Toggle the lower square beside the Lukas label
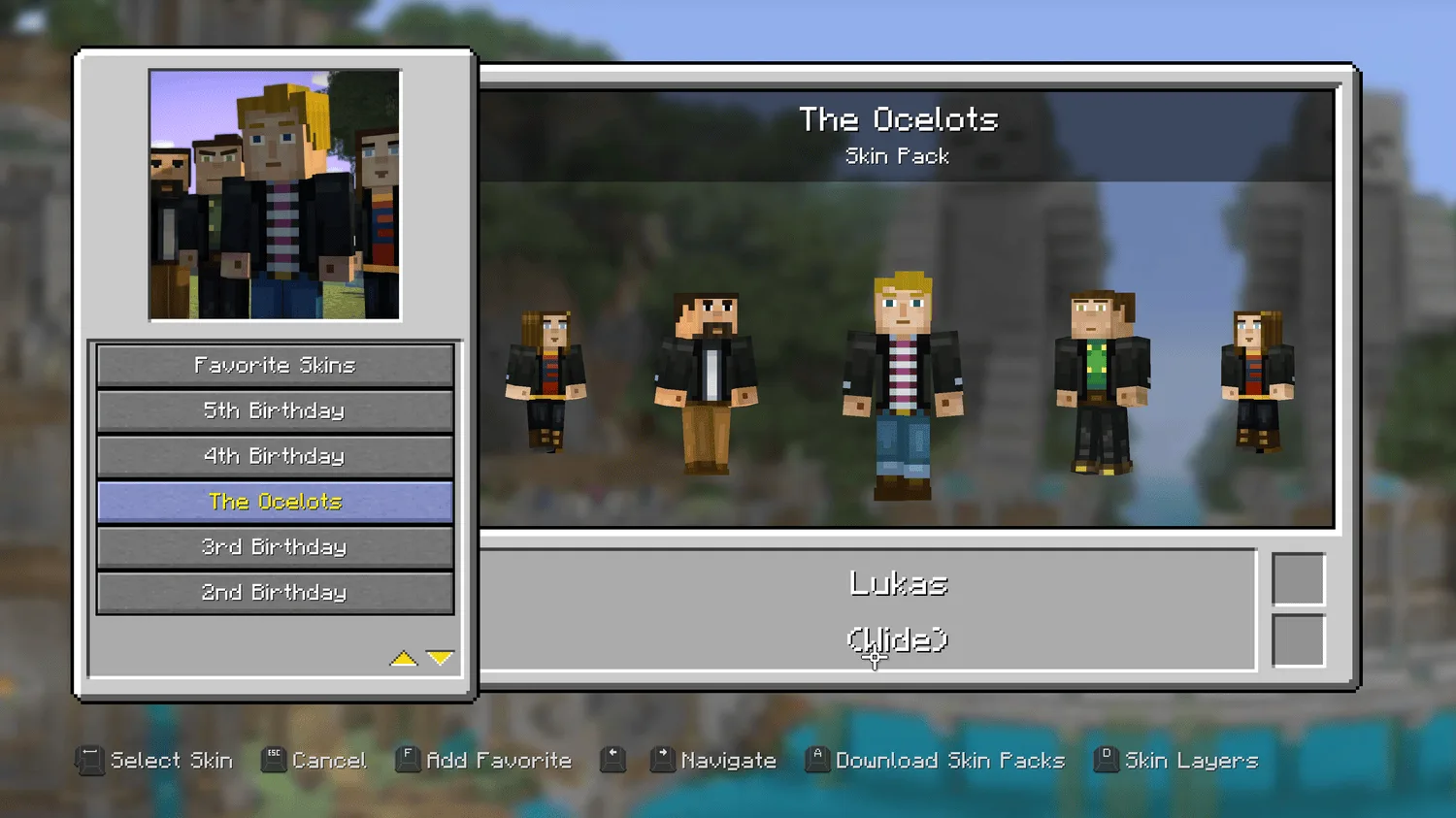The width and height of the screenshot is (1456, 818). [x=1301, y=639]
